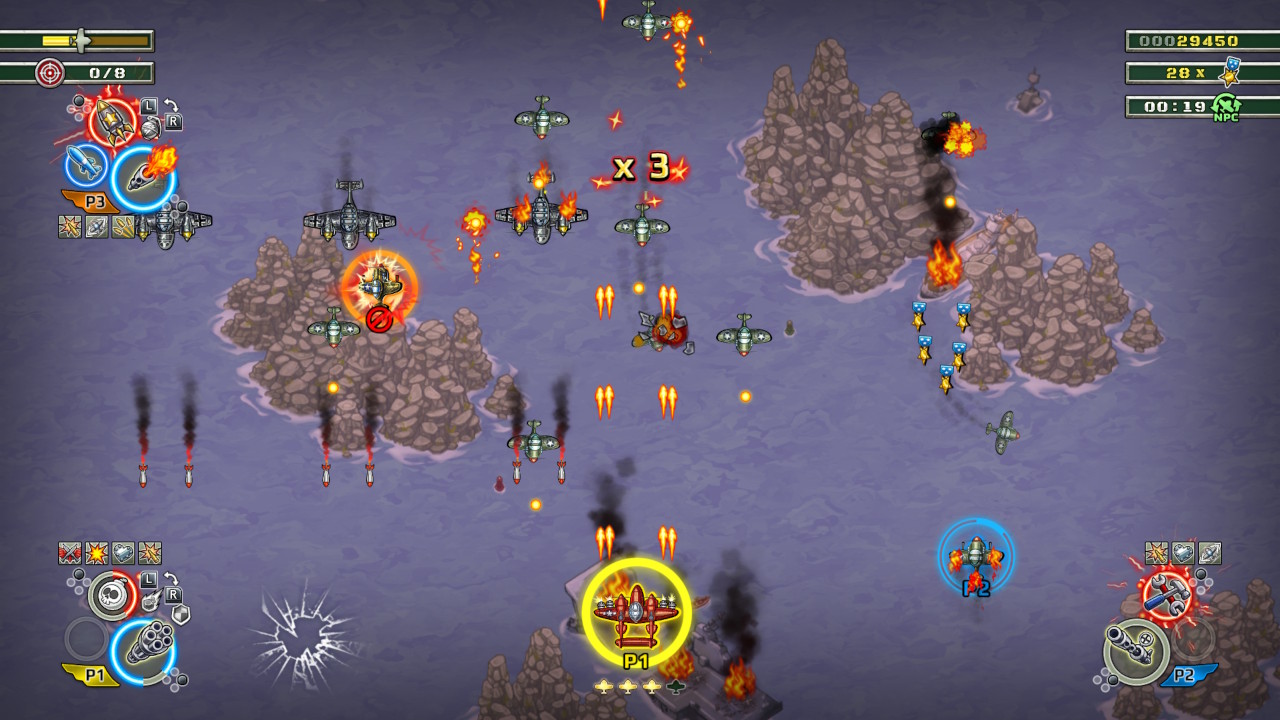Click the metal heart perk icon in P1's row
This screenshot has width=1280, height=720.
pyautogui.click(x=121, y=552)
